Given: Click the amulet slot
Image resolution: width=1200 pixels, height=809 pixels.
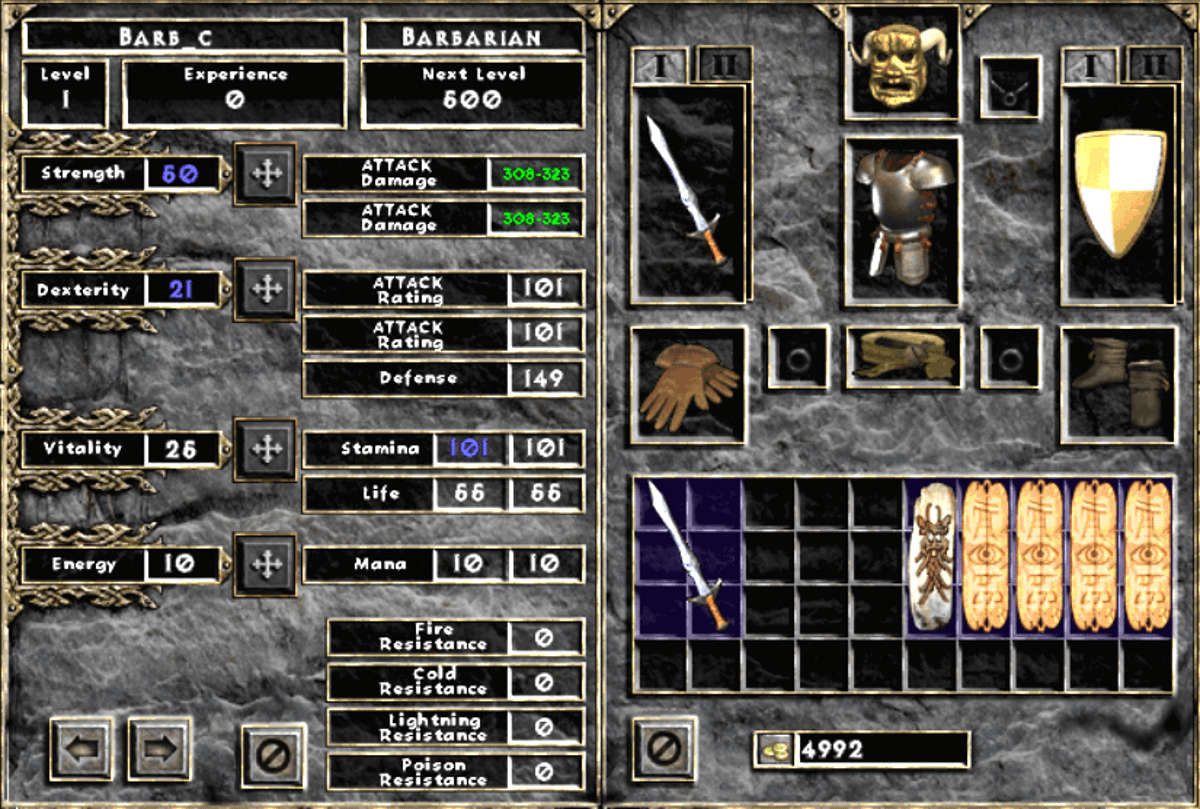Looking at the screenshot, I should 1010,87.
